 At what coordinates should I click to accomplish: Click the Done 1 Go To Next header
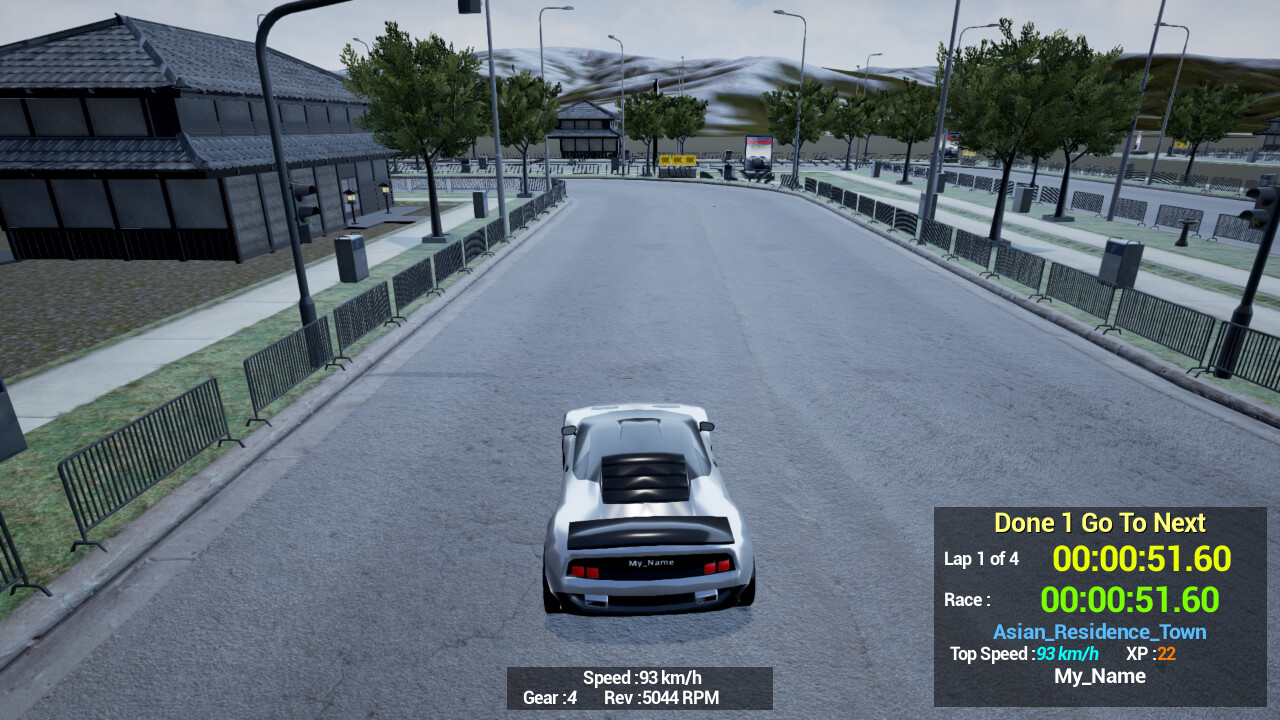click(1099, 522)
